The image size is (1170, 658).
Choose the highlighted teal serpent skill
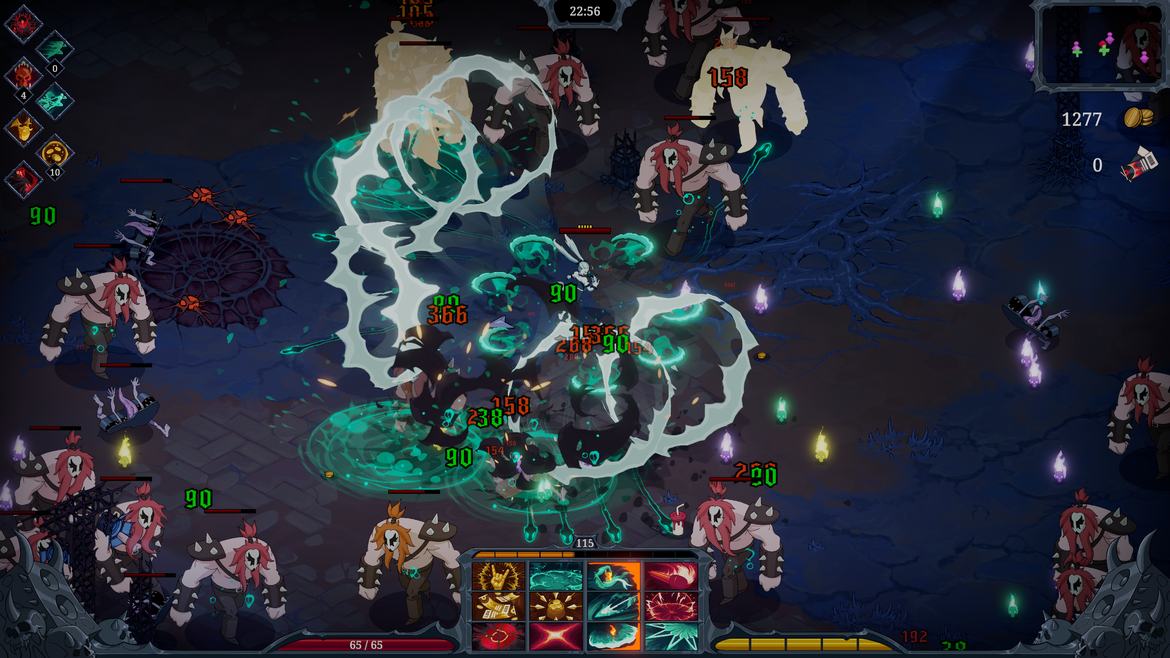(x=613, y=576)
